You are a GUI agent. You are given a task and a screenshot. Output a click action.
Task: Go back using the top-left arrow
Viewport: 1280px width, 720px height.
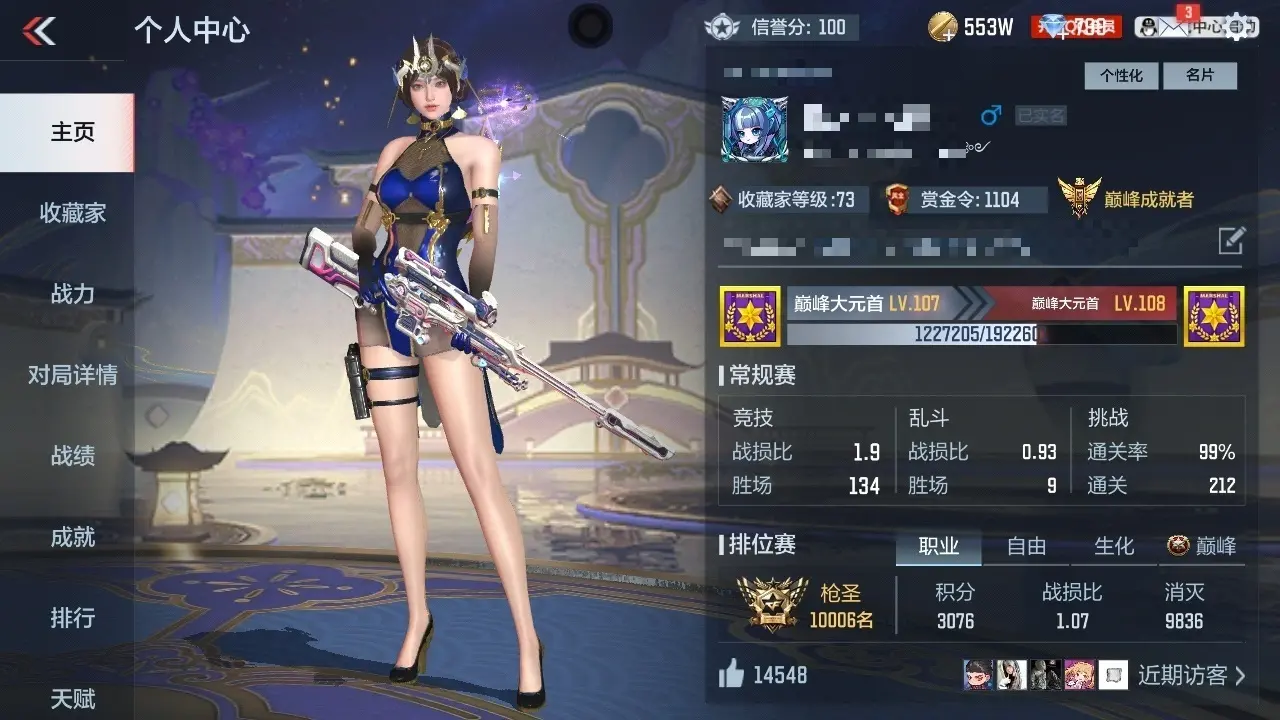tap(39, 32)
